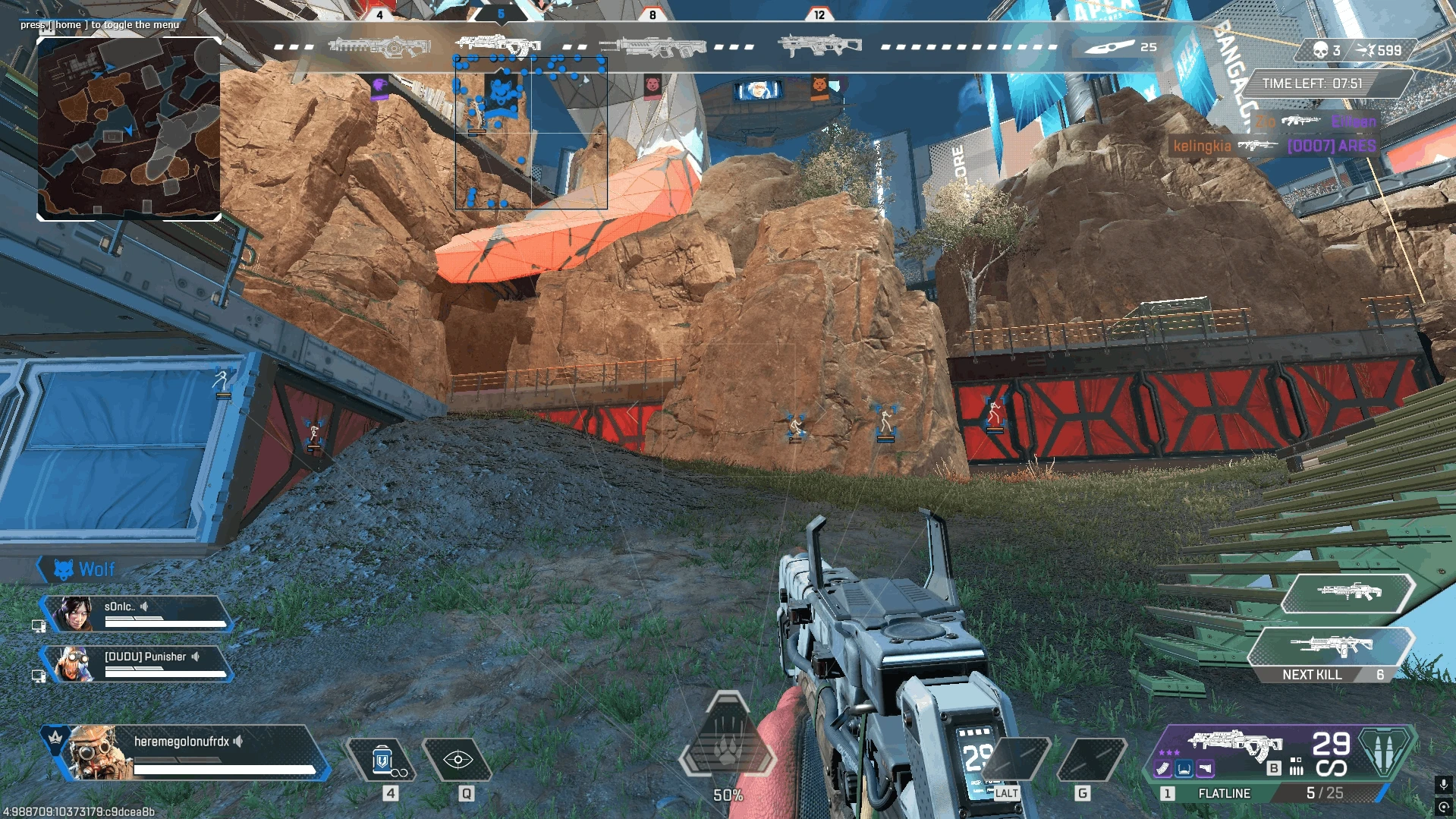Click the current weapon icon on progress track

click(x=498, y=44)
